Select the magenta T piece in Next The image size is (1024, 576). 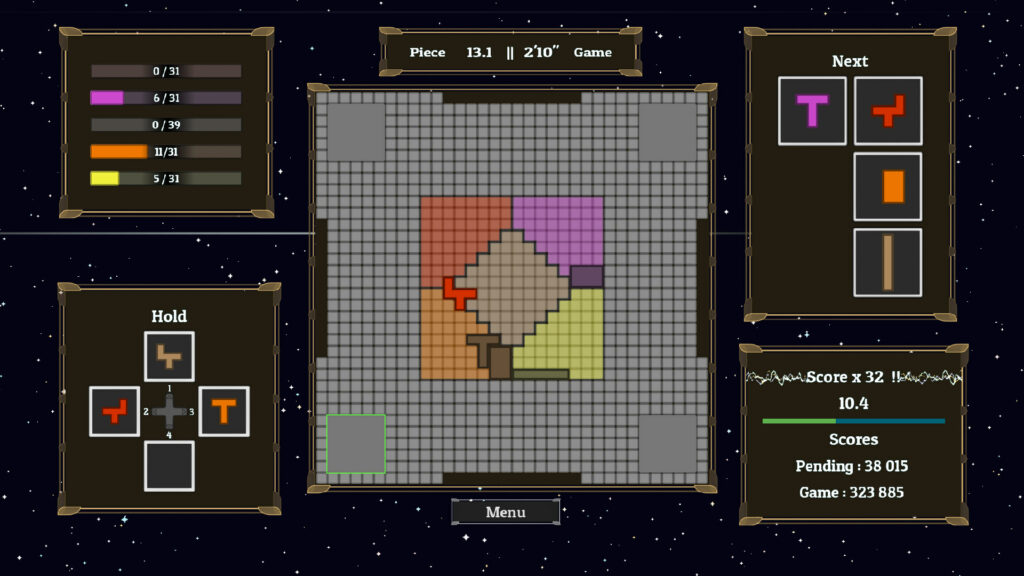812,110
